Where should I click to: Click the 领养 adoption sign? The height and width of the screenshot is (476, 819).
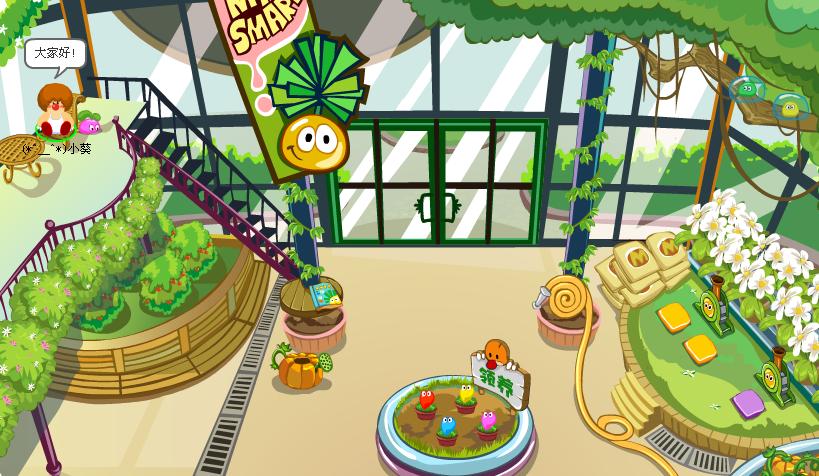(x=497, y=382)
